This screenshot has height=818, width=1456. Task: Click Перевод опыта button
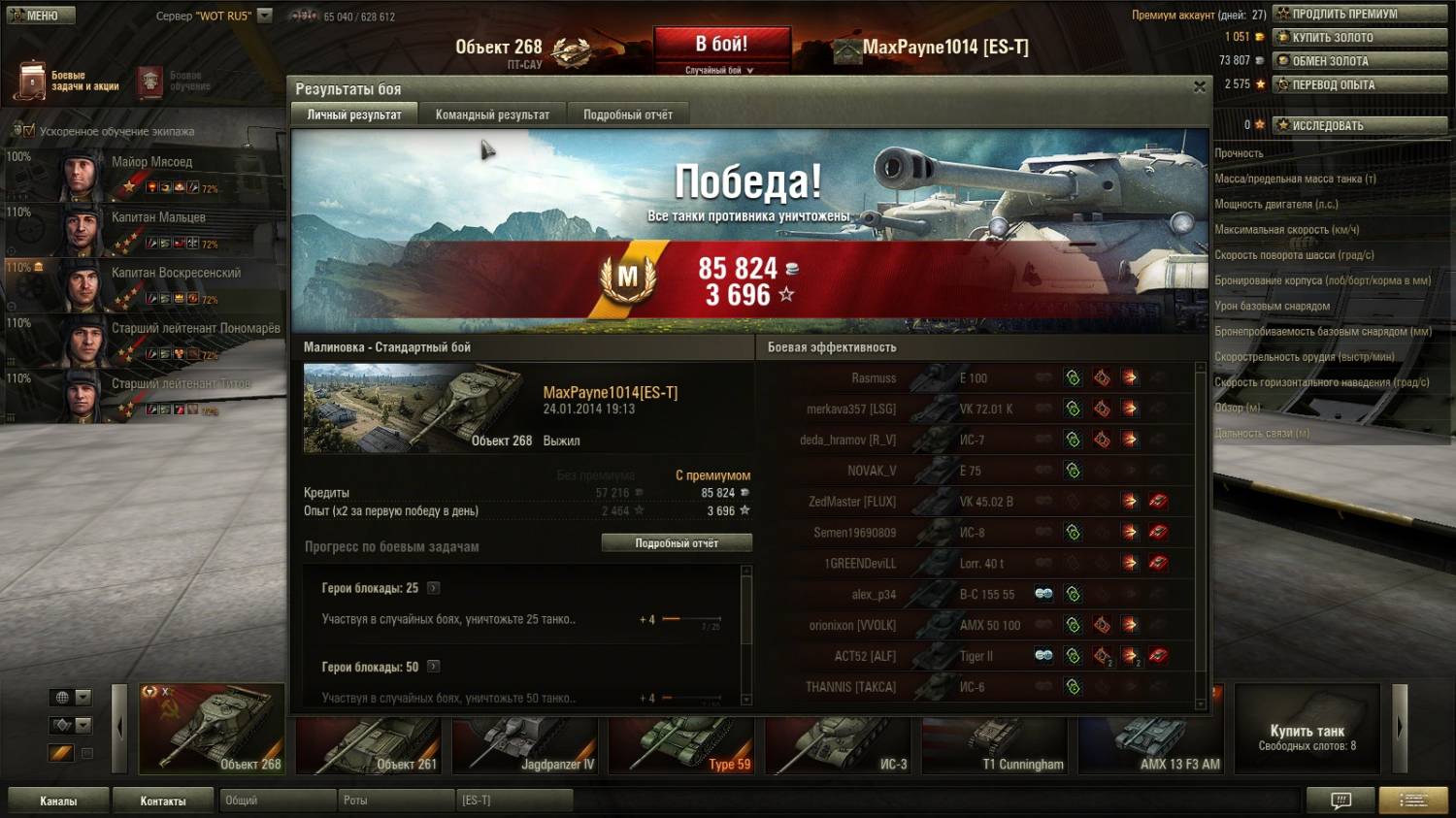tap(1360, 84)
